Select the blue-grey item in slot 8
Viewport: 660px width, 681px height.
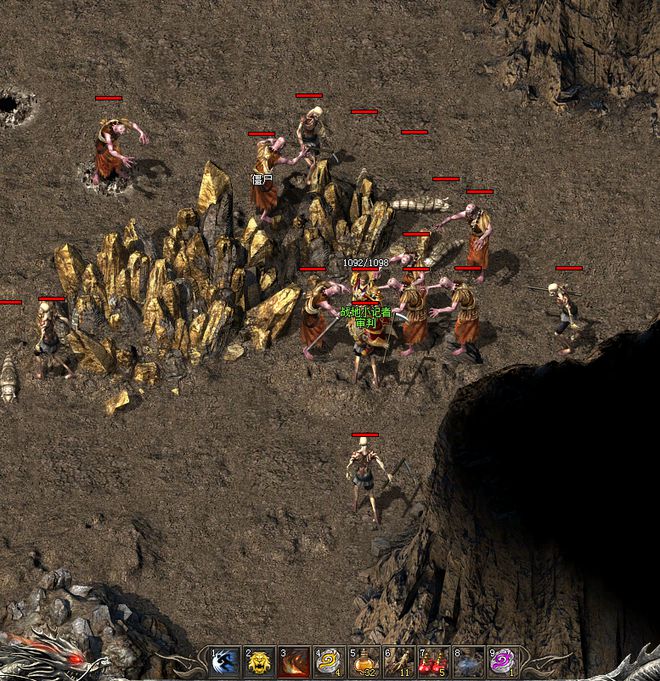coord(468,662)
